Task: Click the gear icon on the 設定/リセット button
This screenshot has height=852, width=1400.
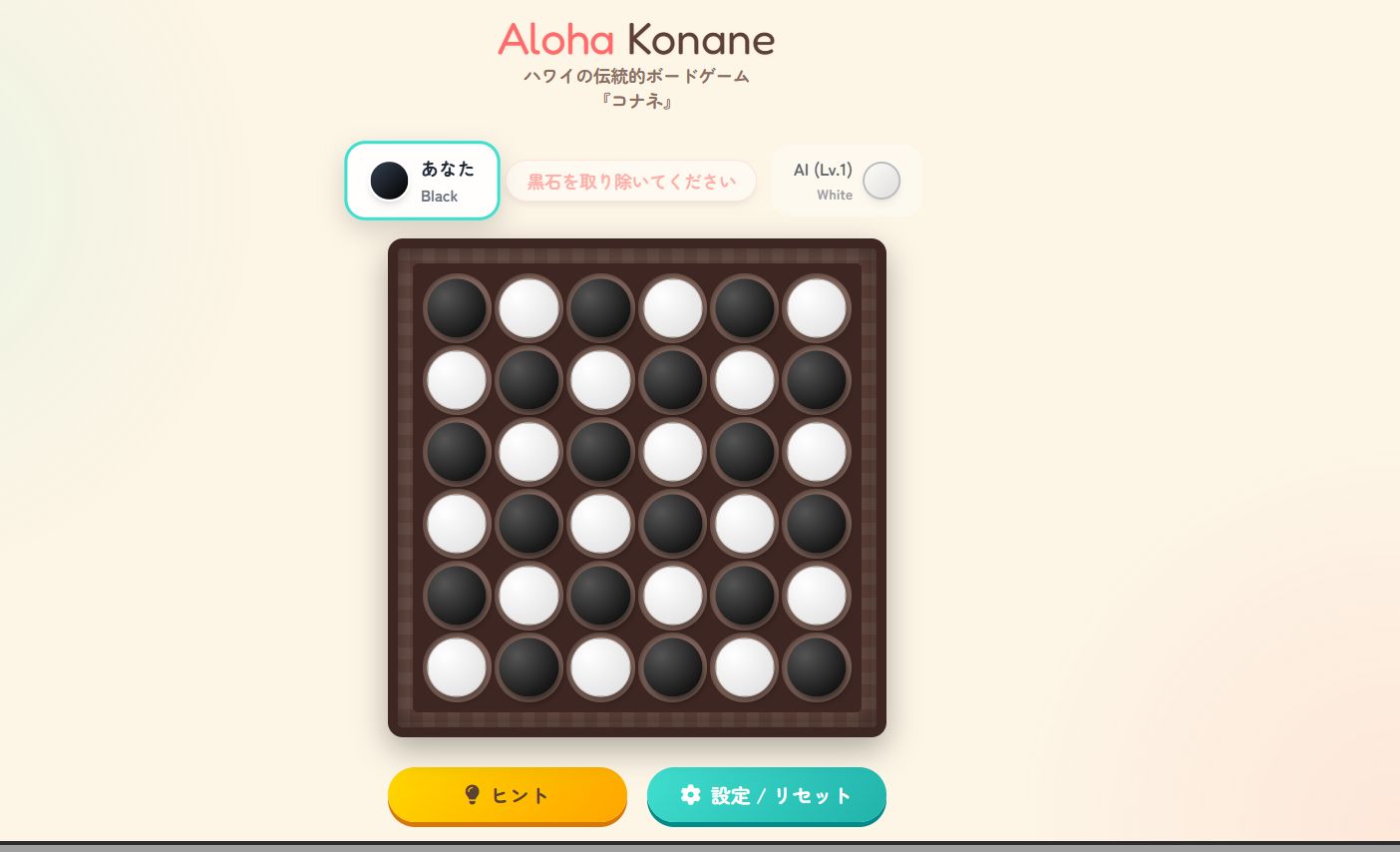Action: pos(692,795)
